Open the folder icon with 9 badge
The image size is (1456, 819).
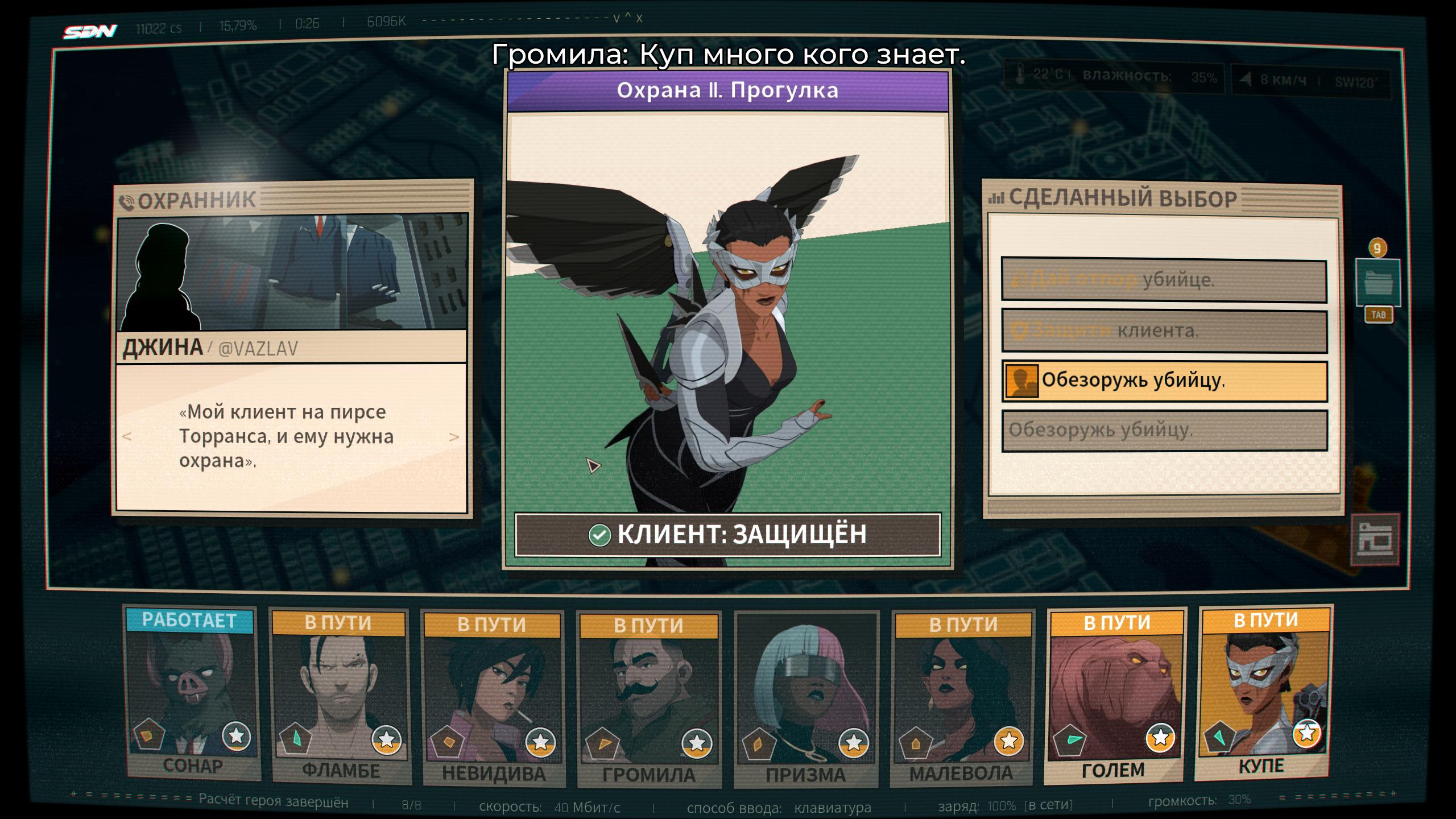pos(1377,283)
